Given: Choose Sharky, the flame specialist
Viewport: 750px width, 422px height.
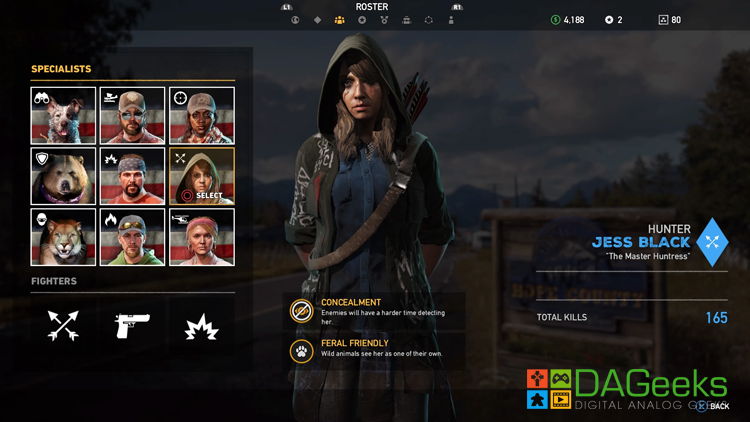Looking at the screenshot, I should coord(133,237).
